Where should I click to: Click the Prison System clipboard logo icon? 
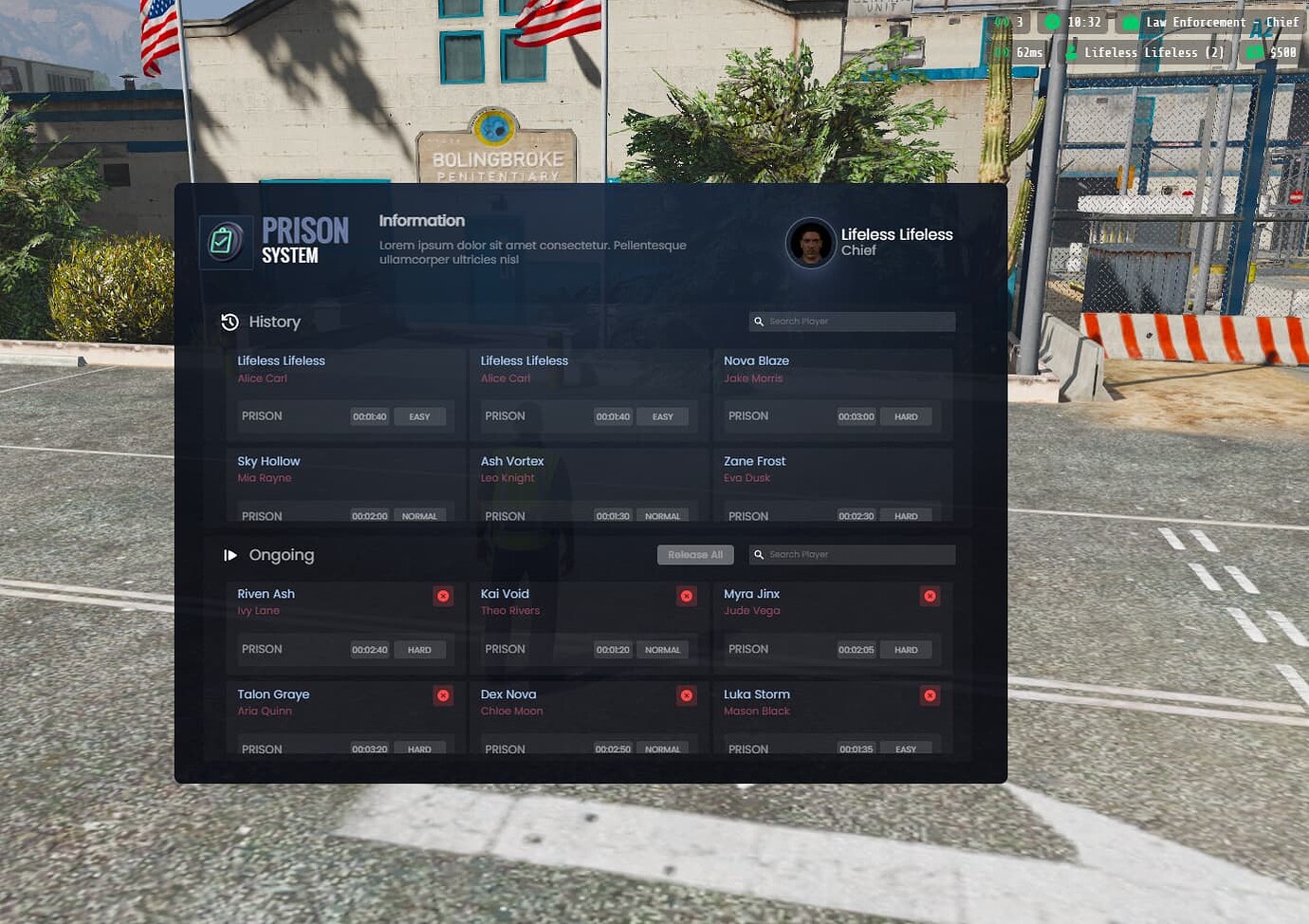coord(226,242)
